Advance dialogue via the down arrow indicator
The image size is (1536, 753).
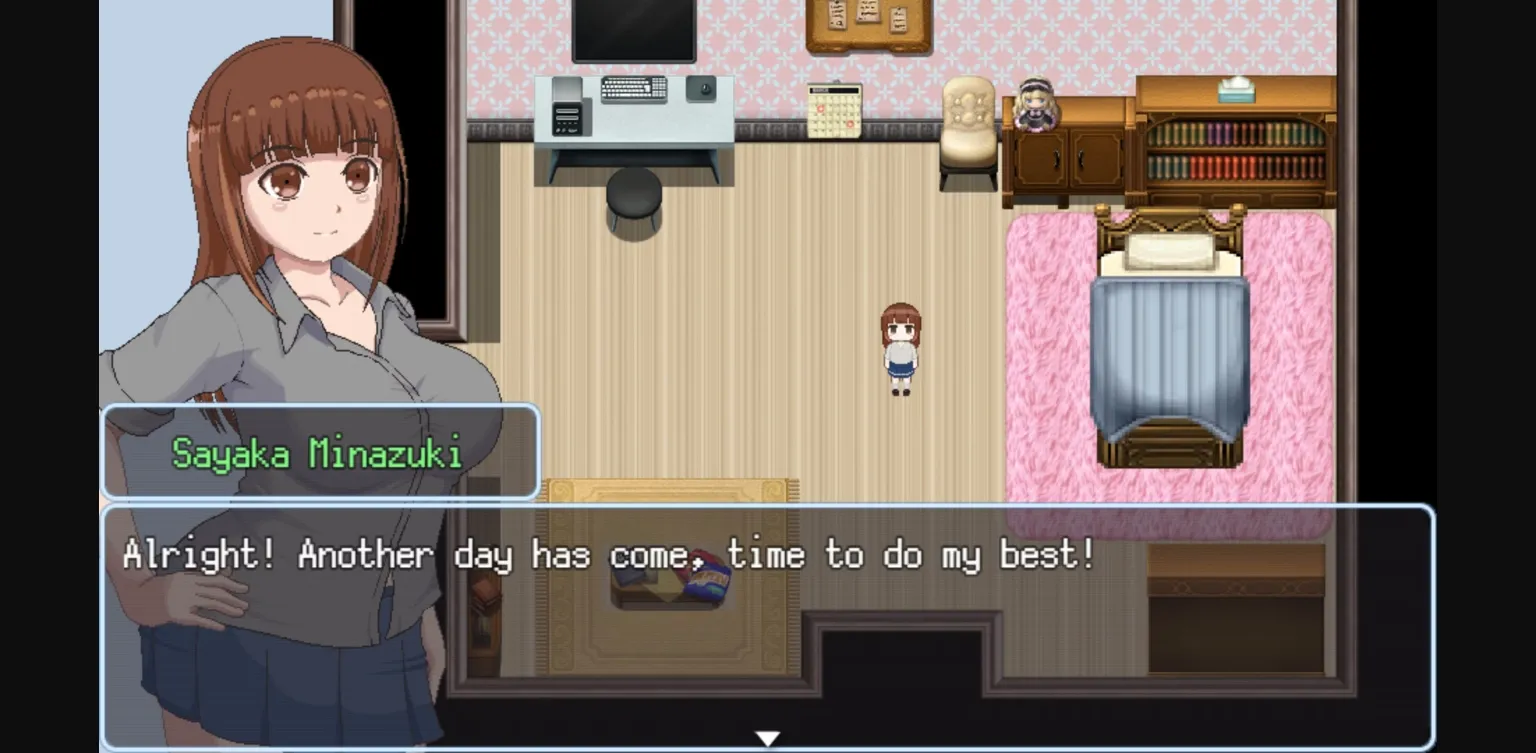pos(768,737)
